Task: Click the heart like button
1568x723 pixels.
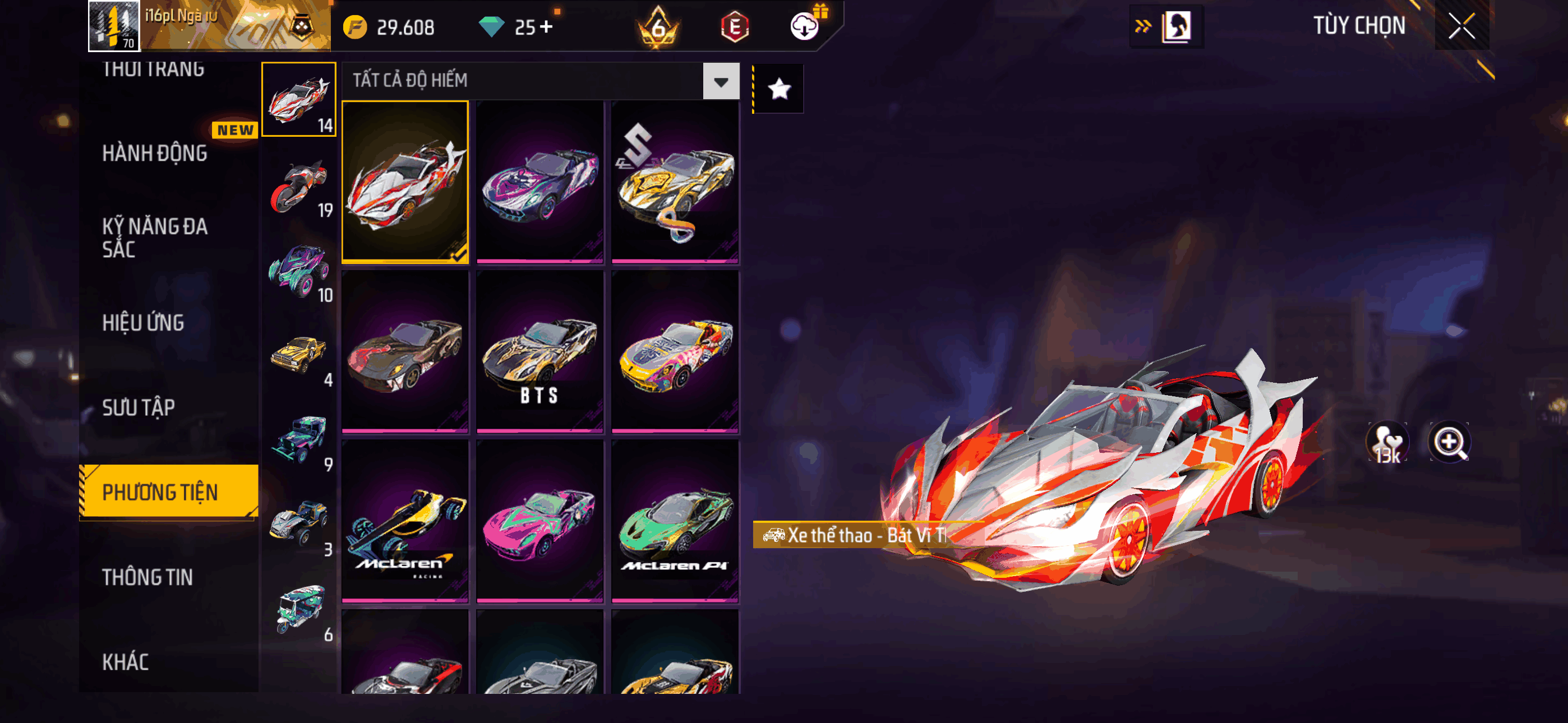Action: pyautogui.click(x=1387, y=442)
